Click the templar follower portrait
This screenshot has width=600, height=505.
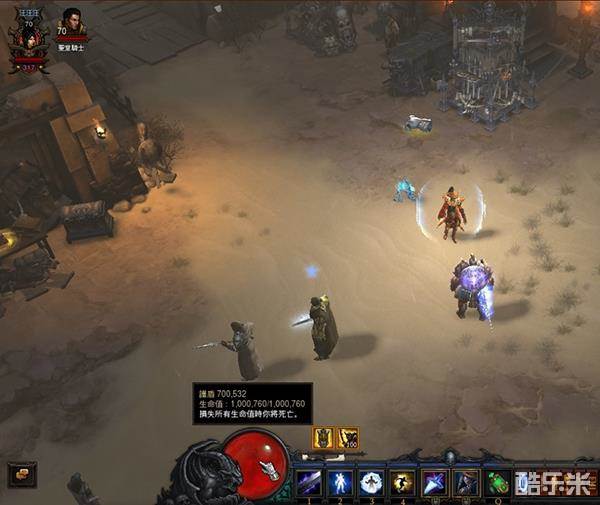(73, 22)
